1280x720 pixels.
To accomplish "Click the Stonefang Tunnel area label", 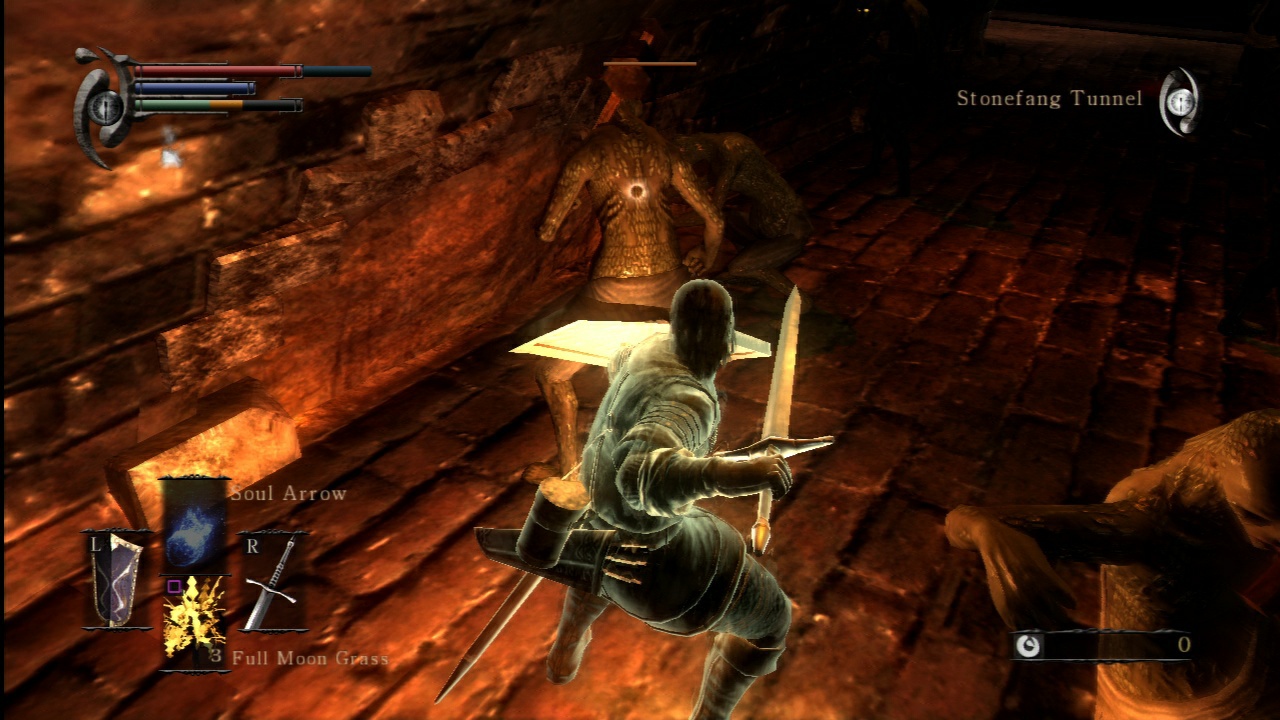I will pyautogui.click(x=1049, y=99).
